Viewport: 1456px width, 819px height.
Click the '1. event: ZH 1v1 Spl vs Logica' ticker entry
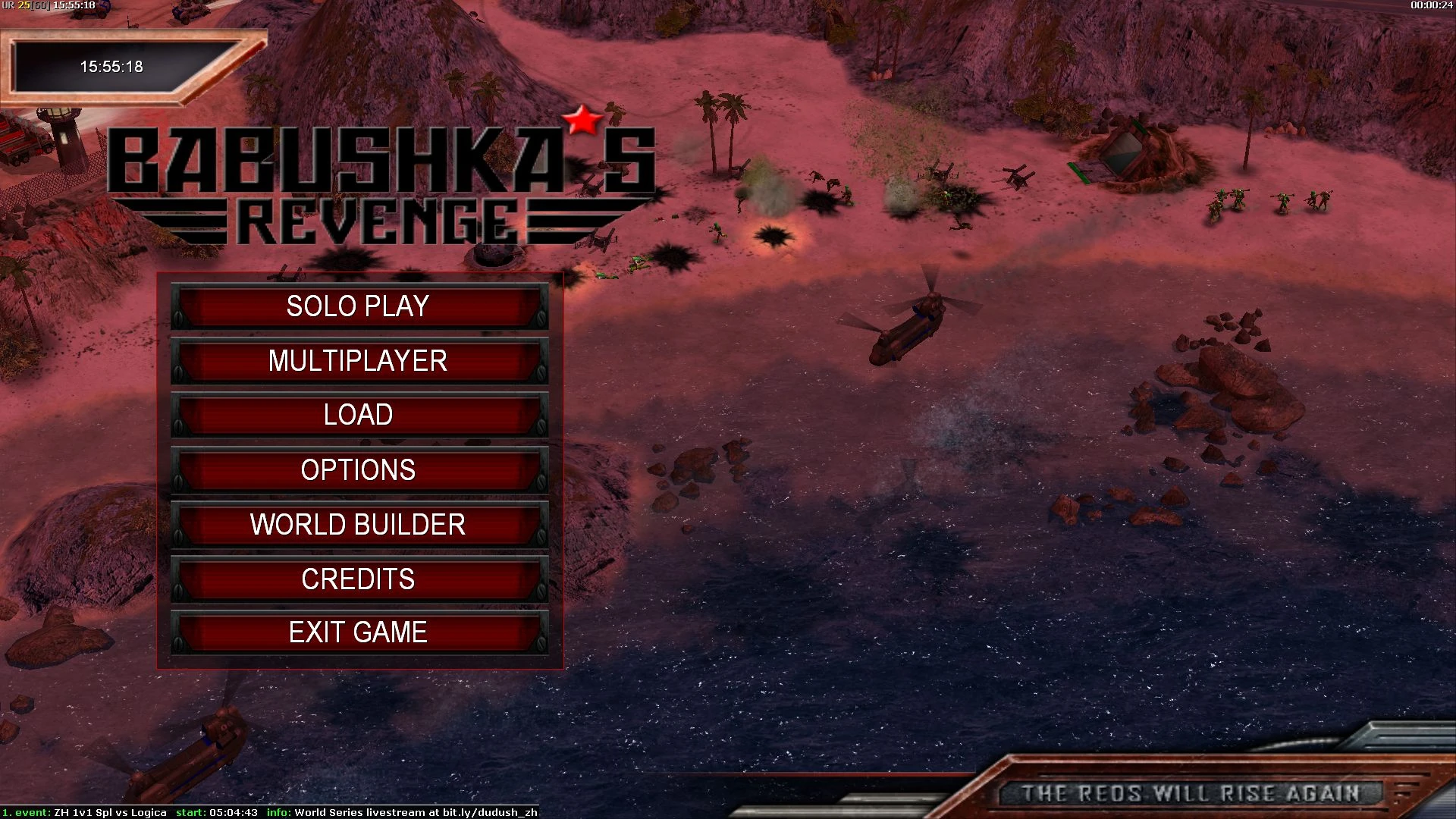[x=83, y=811]
